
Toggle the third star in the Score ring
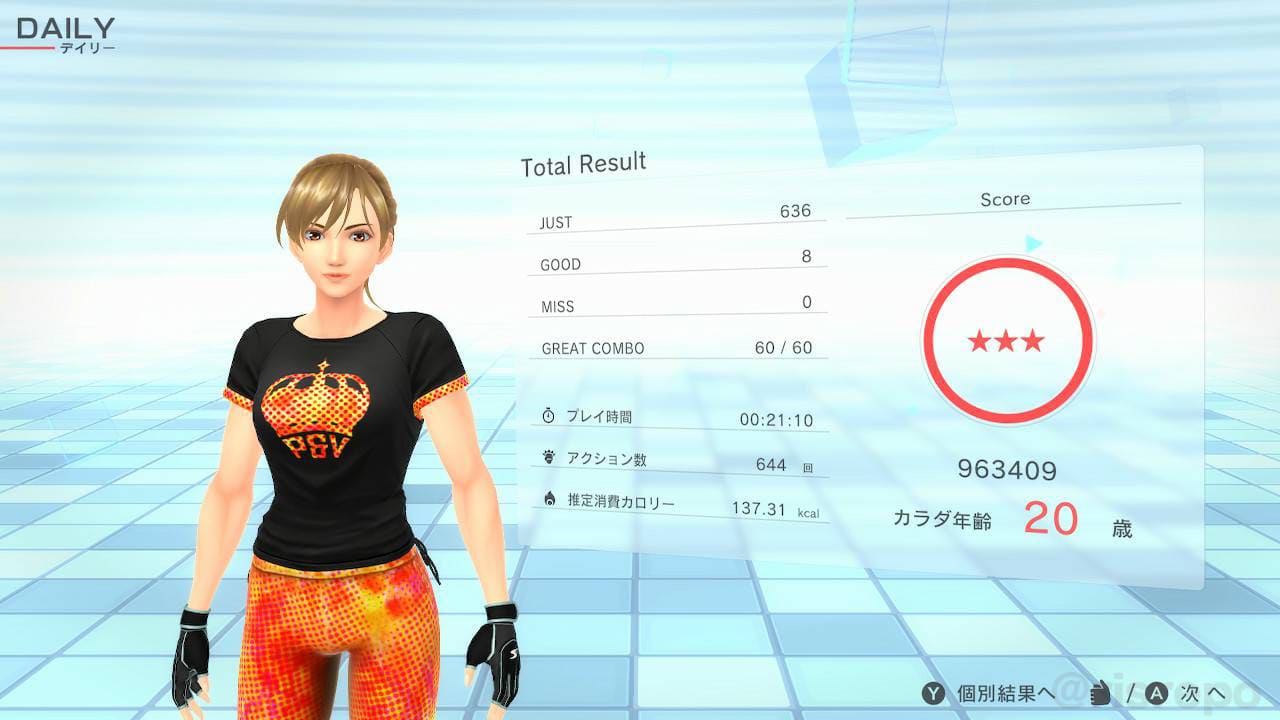1032,340
